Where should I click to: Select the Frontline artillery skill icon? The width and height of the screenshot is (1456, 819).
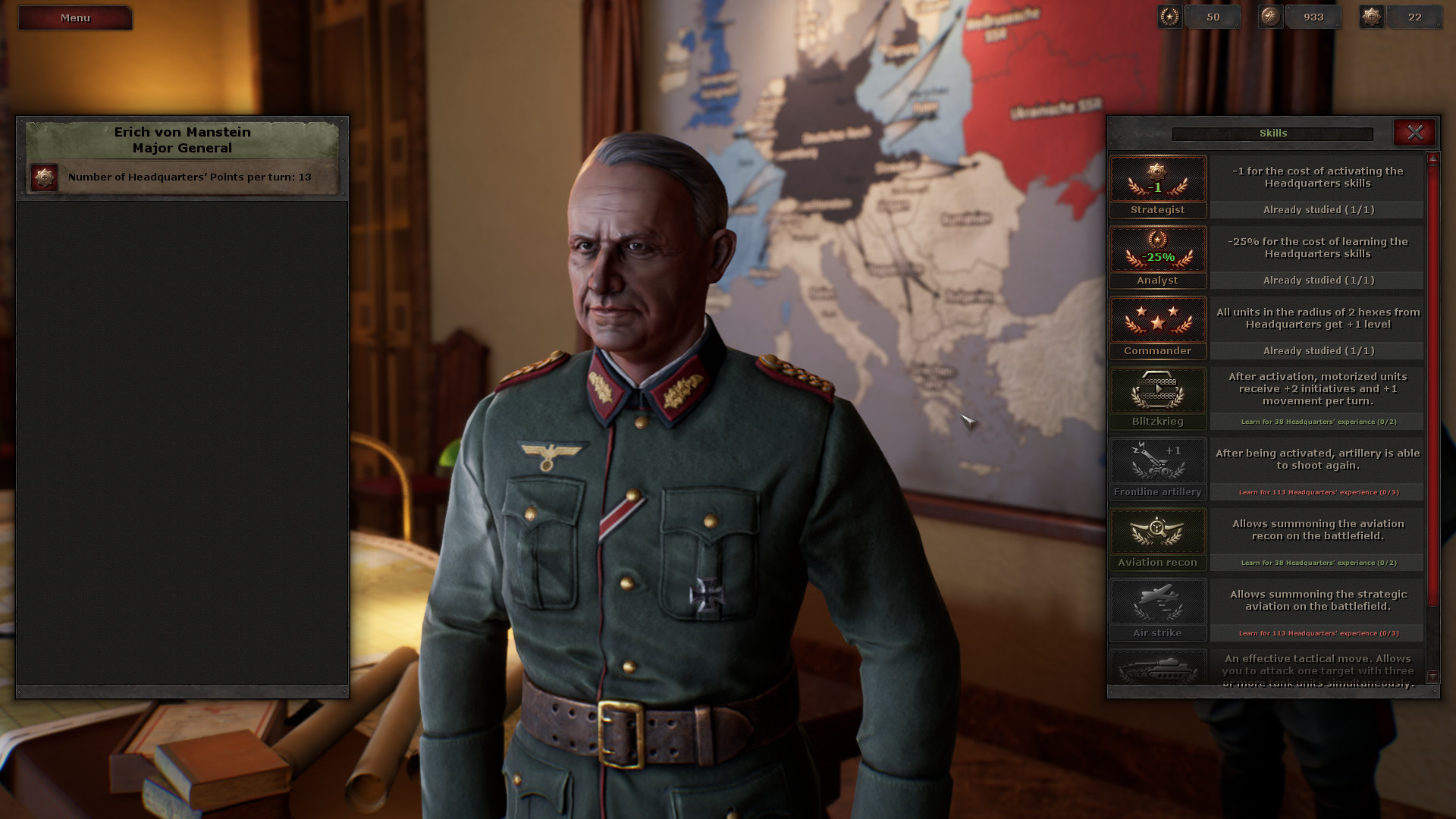[1157, 461]
